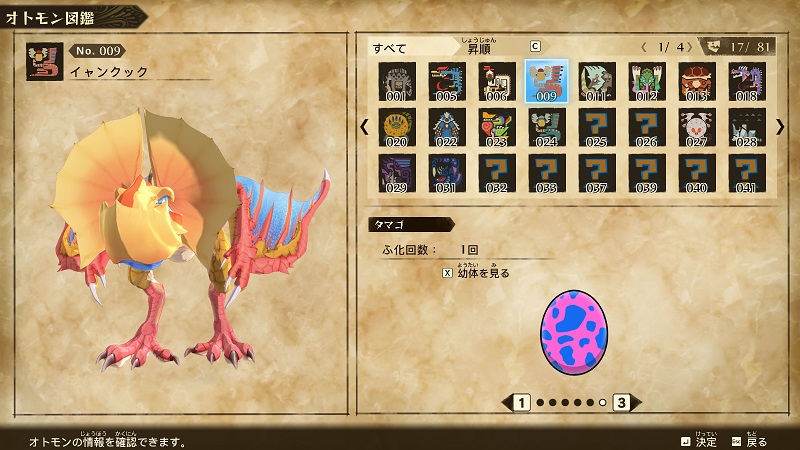The width and height of the screenshot is (800, 450).
Task: Pick monstie entry No. 020
Action: pyautogui.click(x=397, y=127)
